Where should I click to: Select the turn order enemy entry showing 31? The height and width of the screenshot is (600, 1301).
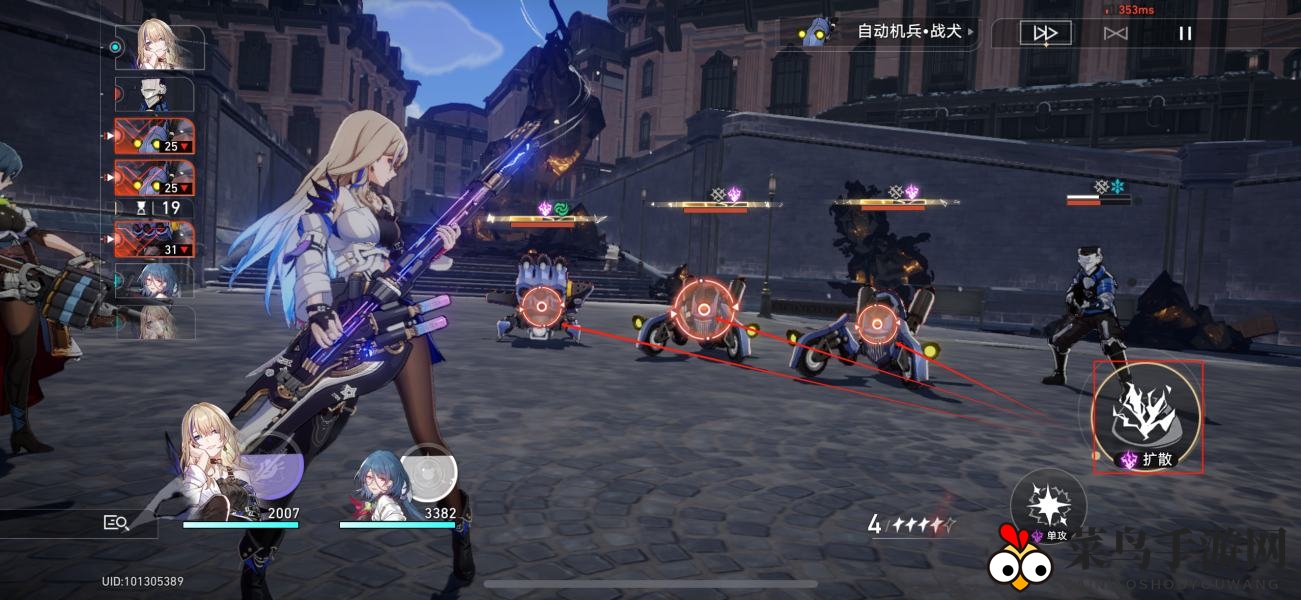tap(155, 240)
